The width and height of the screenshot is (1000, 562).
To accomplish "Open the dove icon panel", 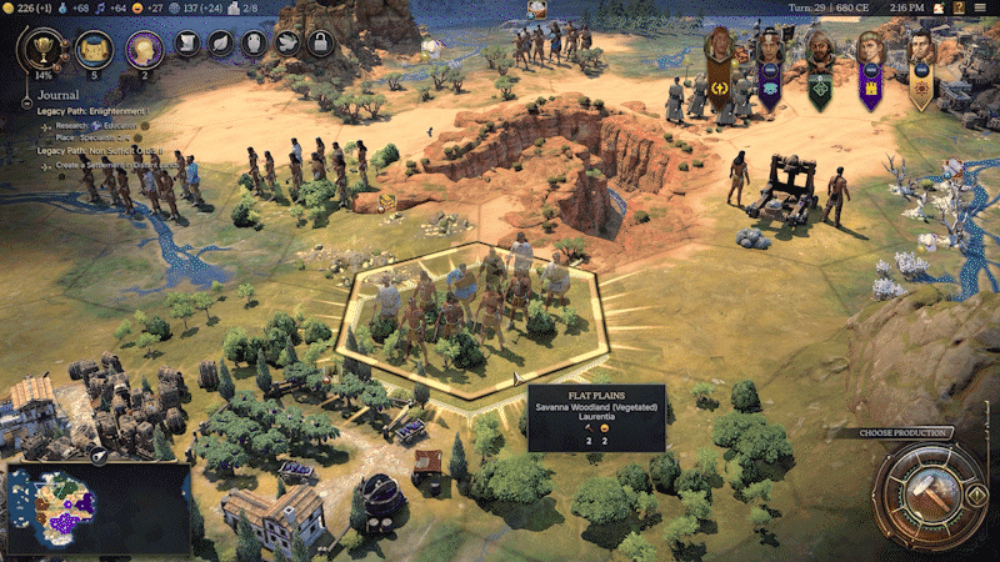I will tap(286, 43).
